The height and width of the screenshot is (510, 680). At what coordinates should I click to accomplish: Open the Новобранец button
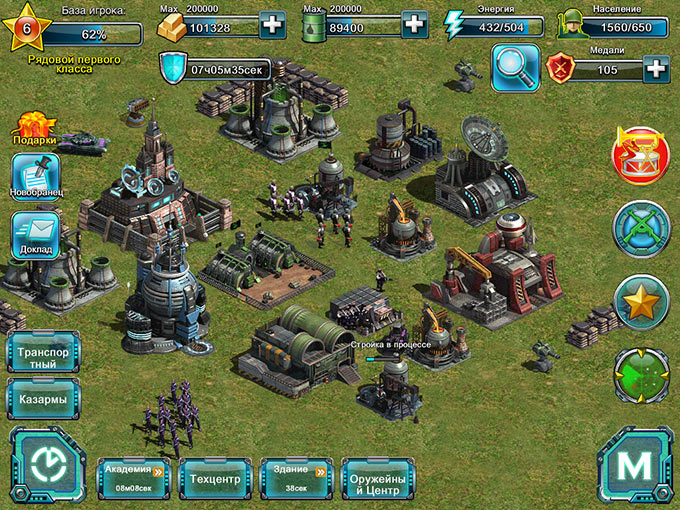pos(35,176)
